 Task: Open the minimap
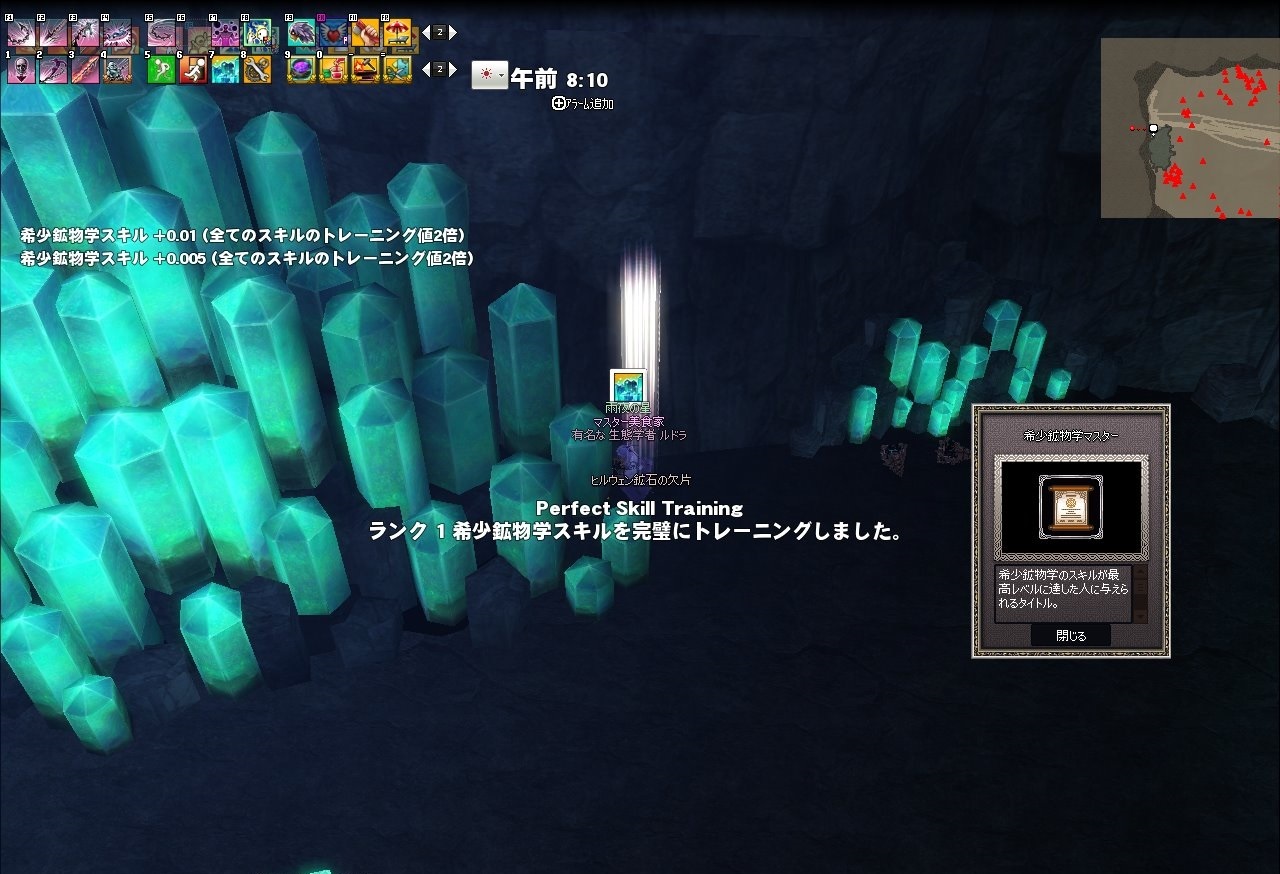(x=1189, y=128)
